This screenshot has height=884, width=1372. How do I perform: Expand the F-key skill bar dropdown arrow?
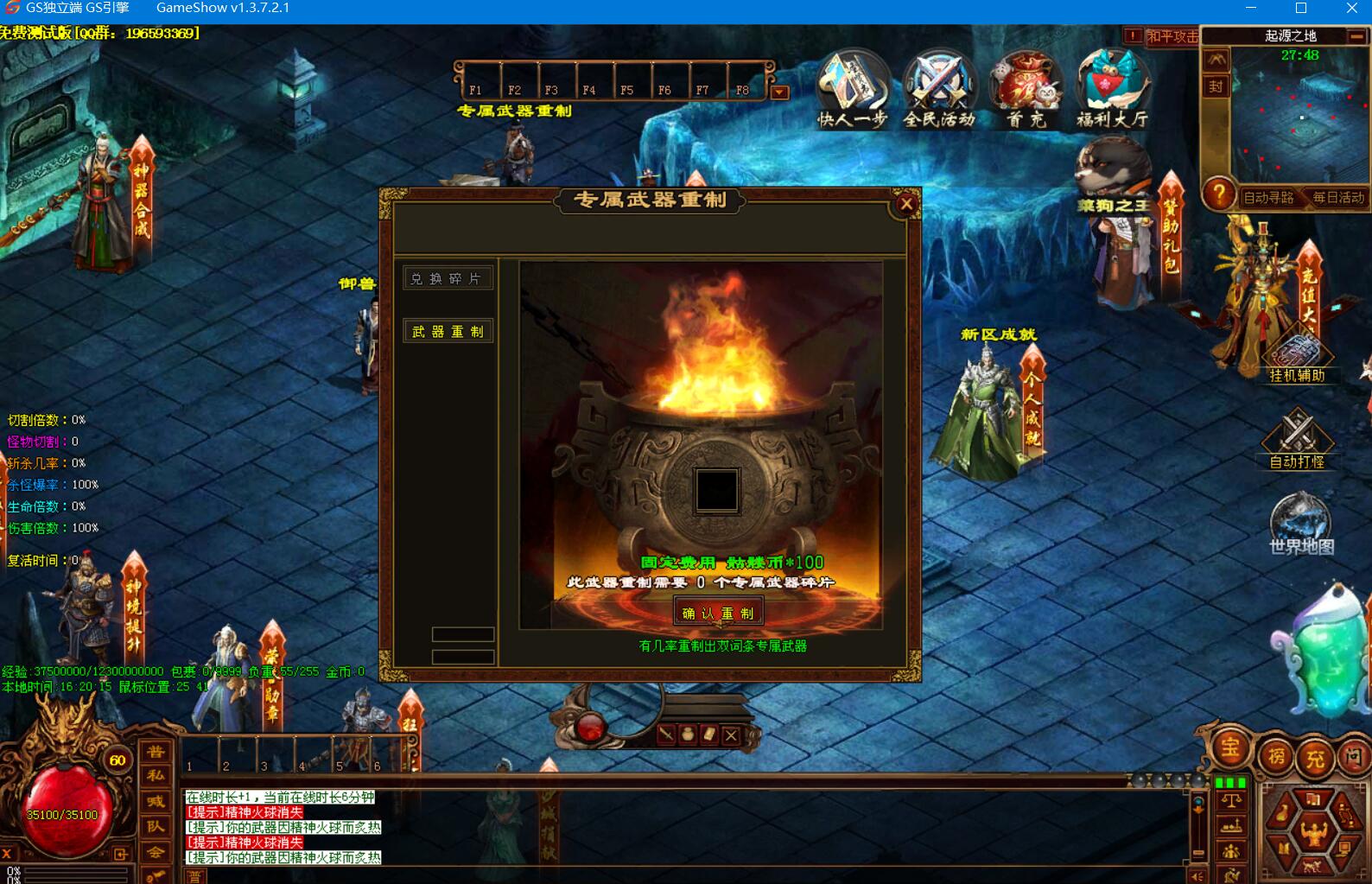pos(779,92)
